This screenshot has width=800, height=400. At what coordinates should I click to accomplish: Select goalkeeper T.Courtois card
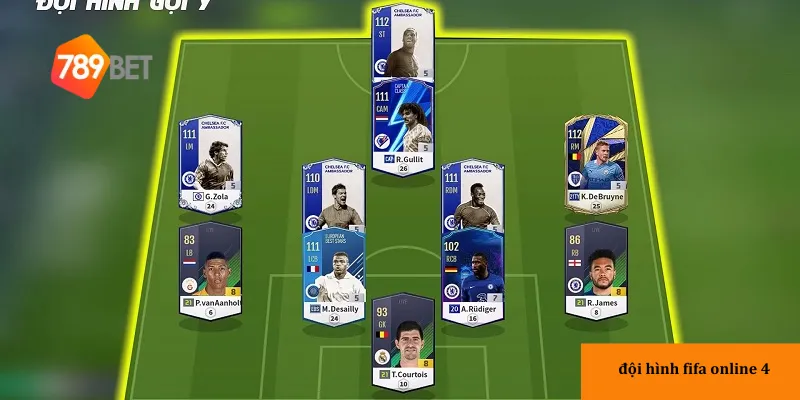click(402, 340)
